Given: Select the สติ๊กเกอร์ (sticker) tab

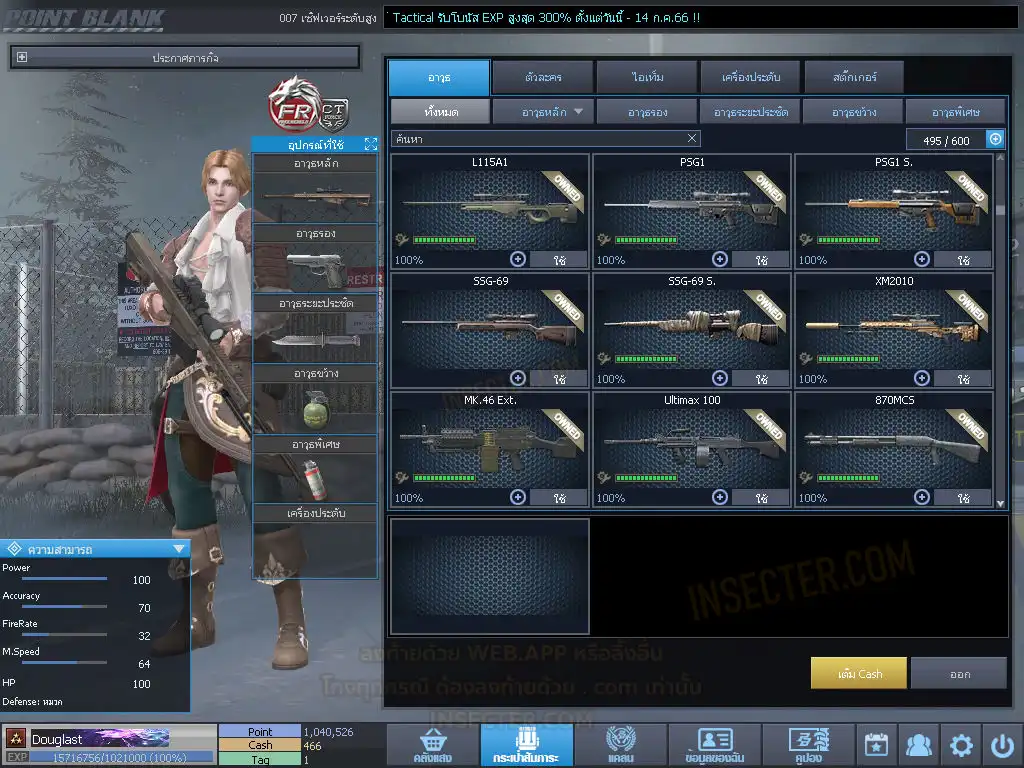Looking at the screenshot, I should point(853,77).
